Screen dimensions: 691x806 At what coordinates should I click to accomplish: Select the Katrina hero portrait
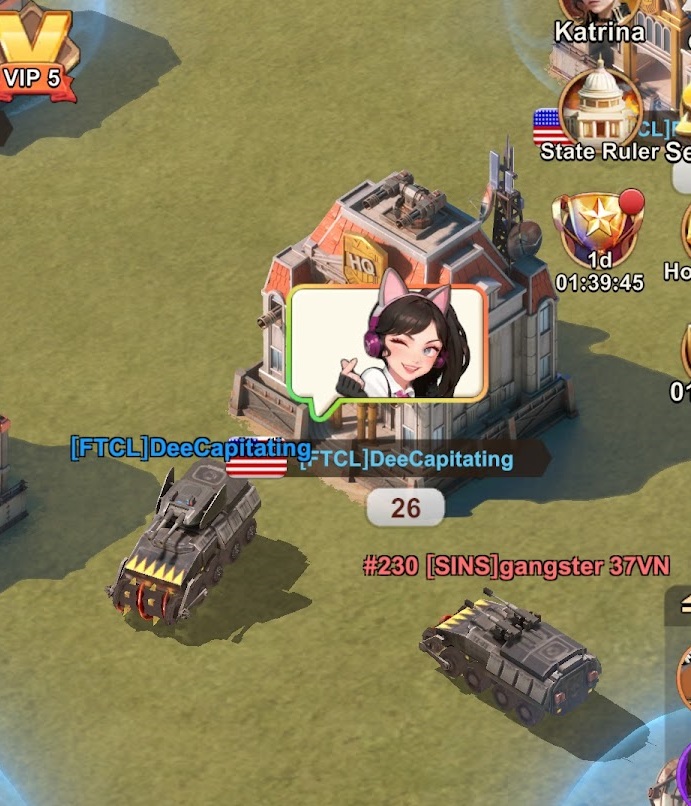coord(600,14)
